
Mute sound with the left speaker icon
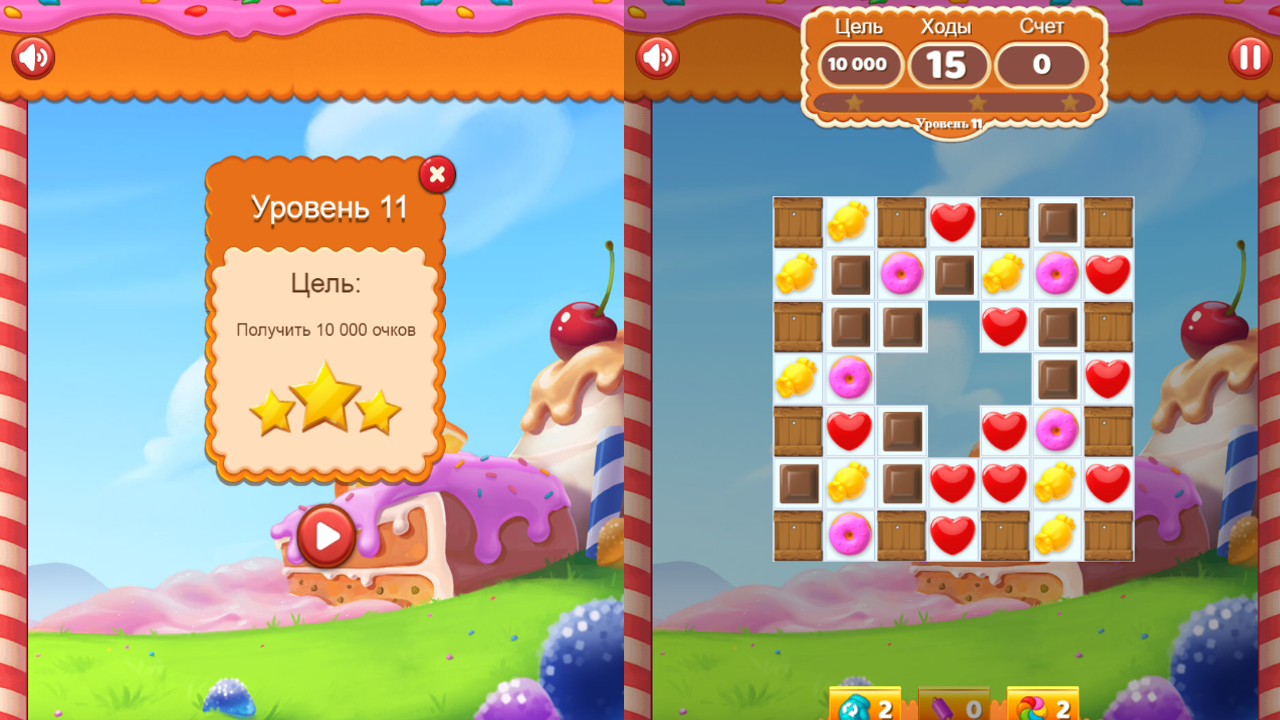coord(33,57)
